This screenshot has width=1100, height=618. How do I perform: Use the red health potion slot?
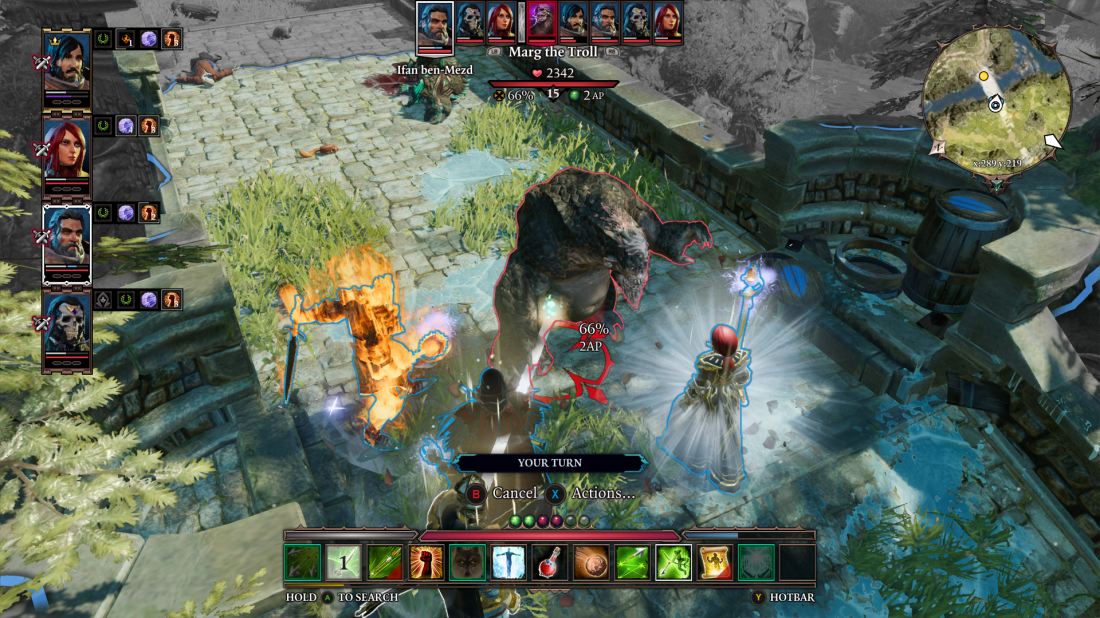(549, 563)
